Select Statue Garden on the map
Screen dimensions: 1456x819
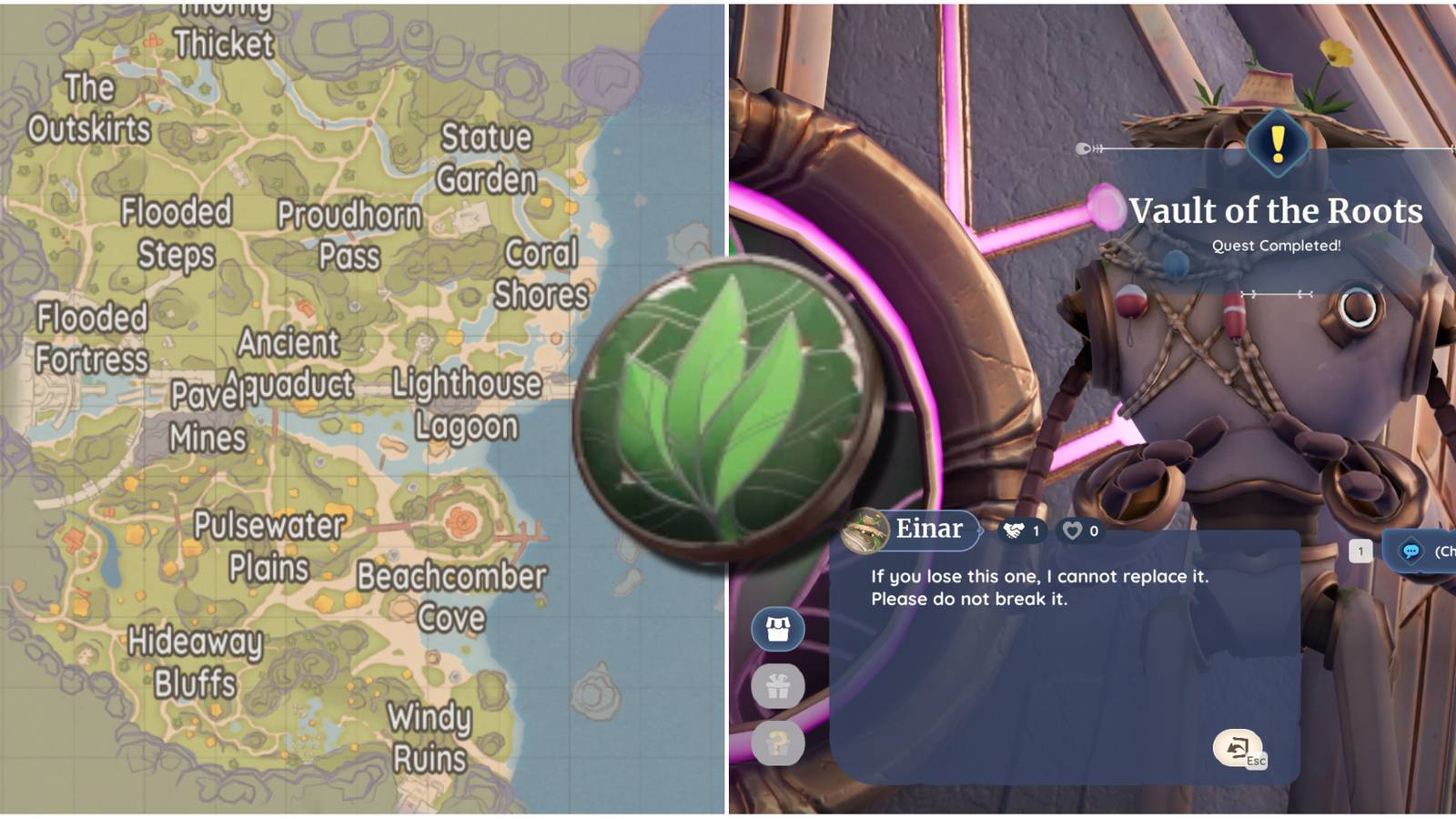point(487,157)
